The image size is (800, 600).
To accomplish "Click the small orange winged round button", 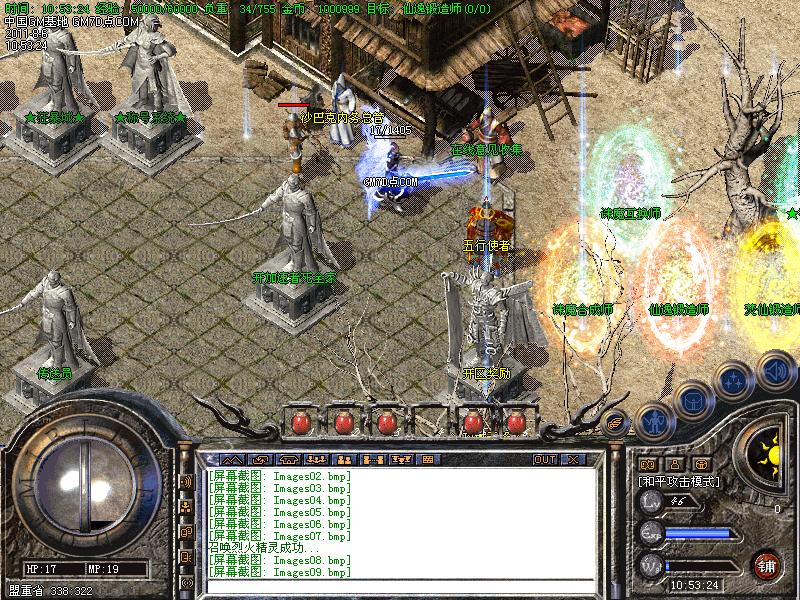I will [617, 420].
